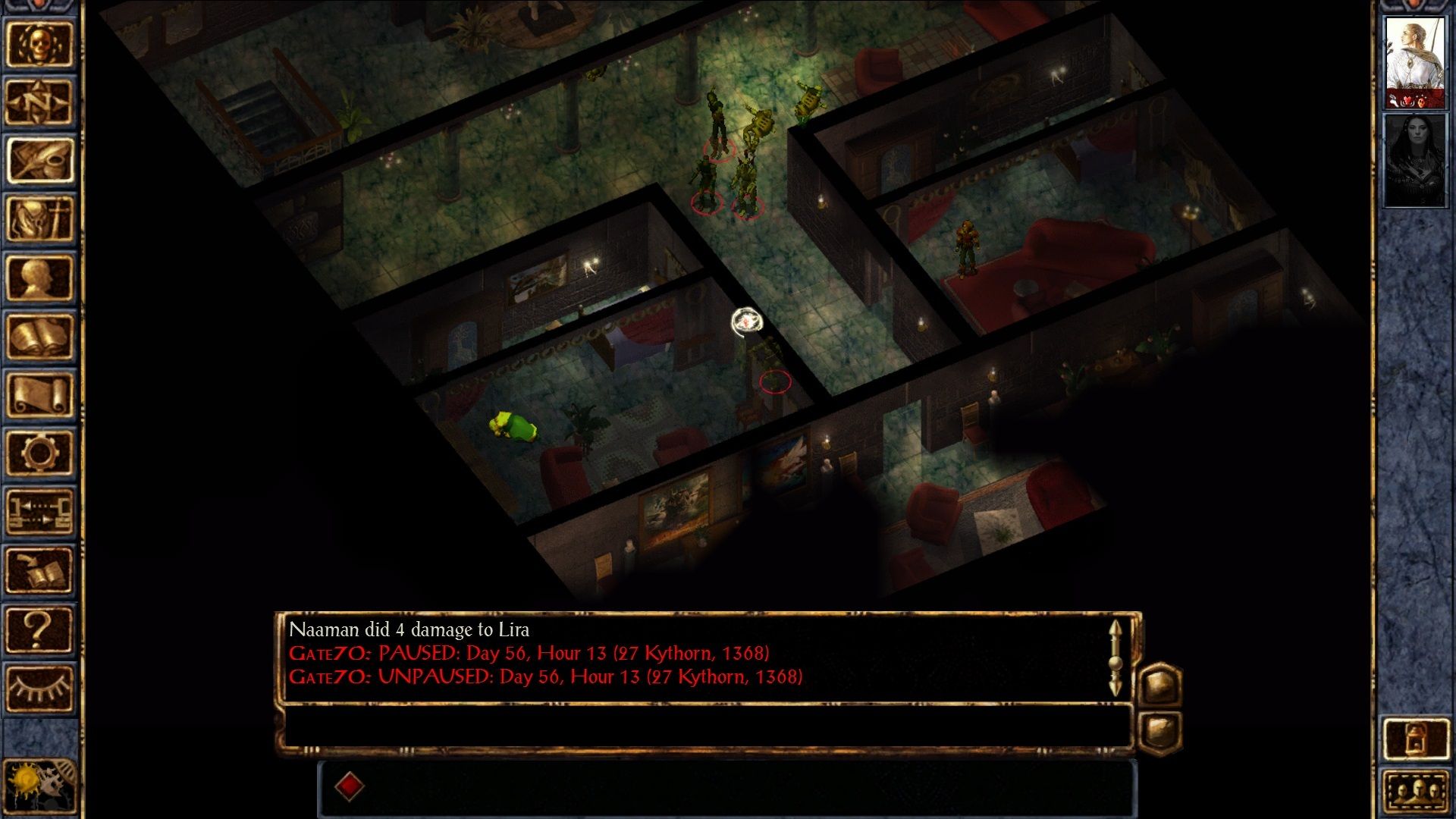Open the inventory screen icon
The image size is (1456, 819).
coord(40,218)
